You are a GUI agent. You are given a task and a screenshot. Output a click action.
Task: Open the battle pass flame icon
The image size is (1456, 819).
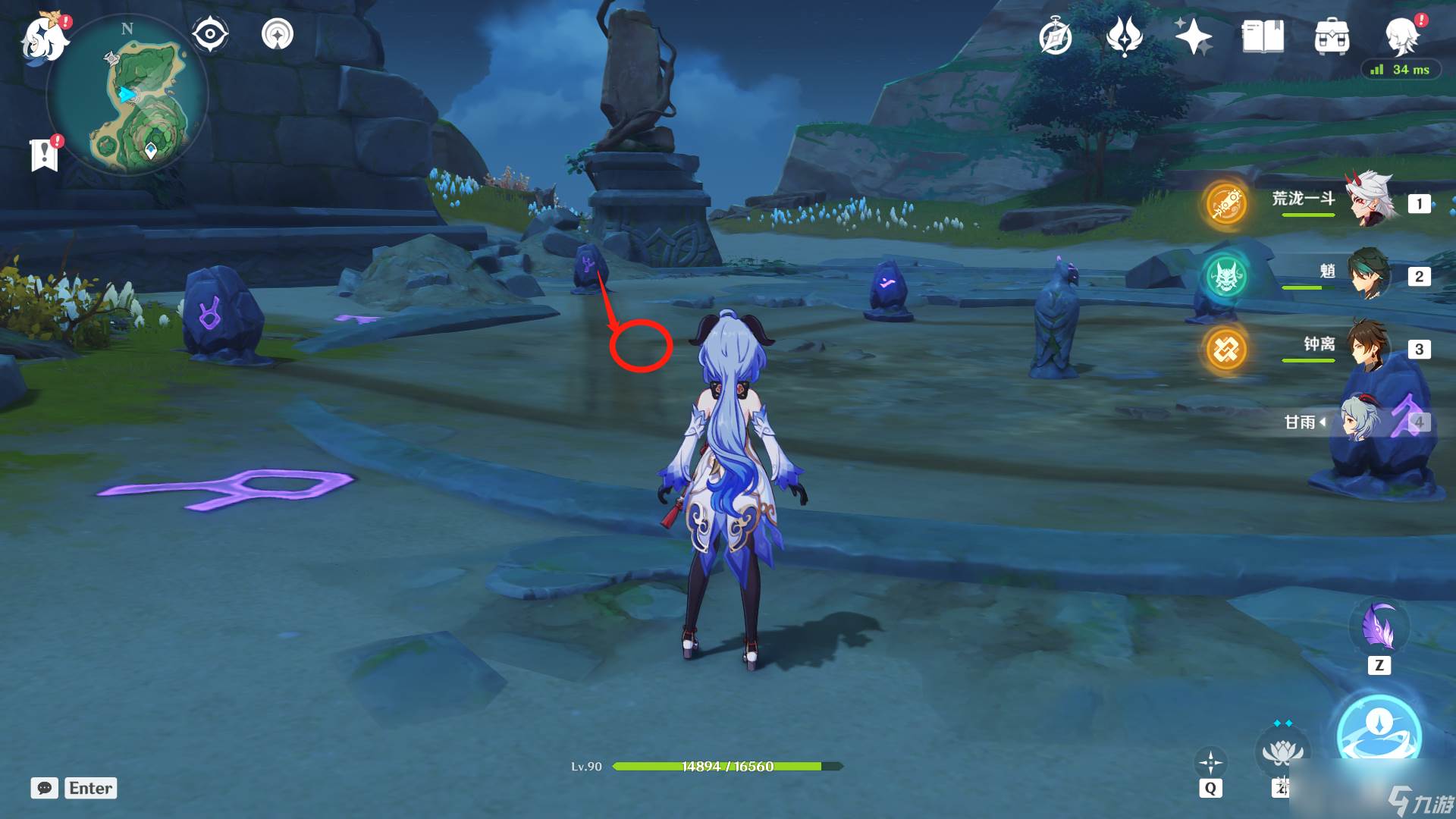click(1124, 36)
